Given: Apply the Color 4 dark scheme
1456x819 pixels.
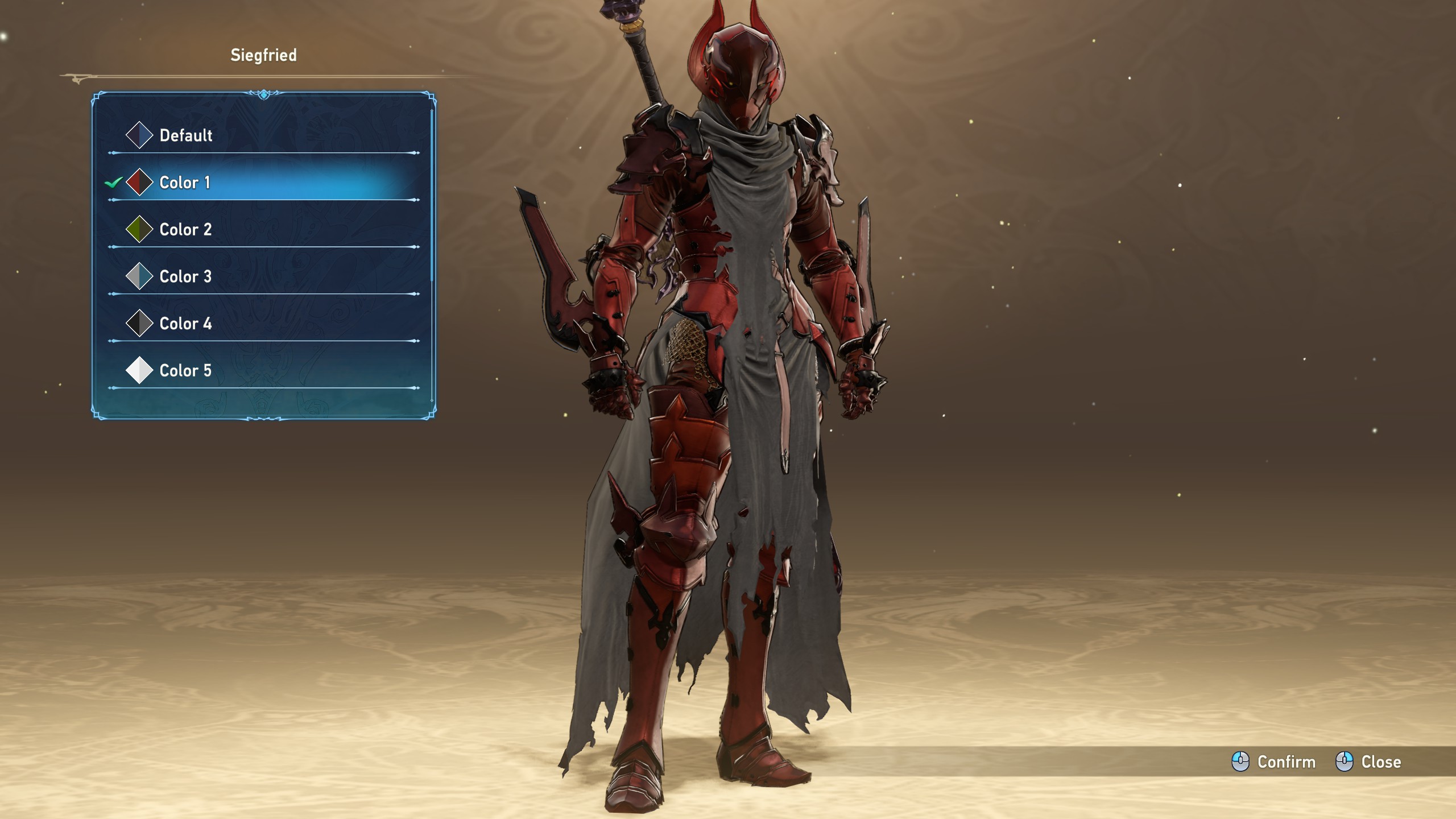Looking at the screenshot, I should [x=185, y=324].
